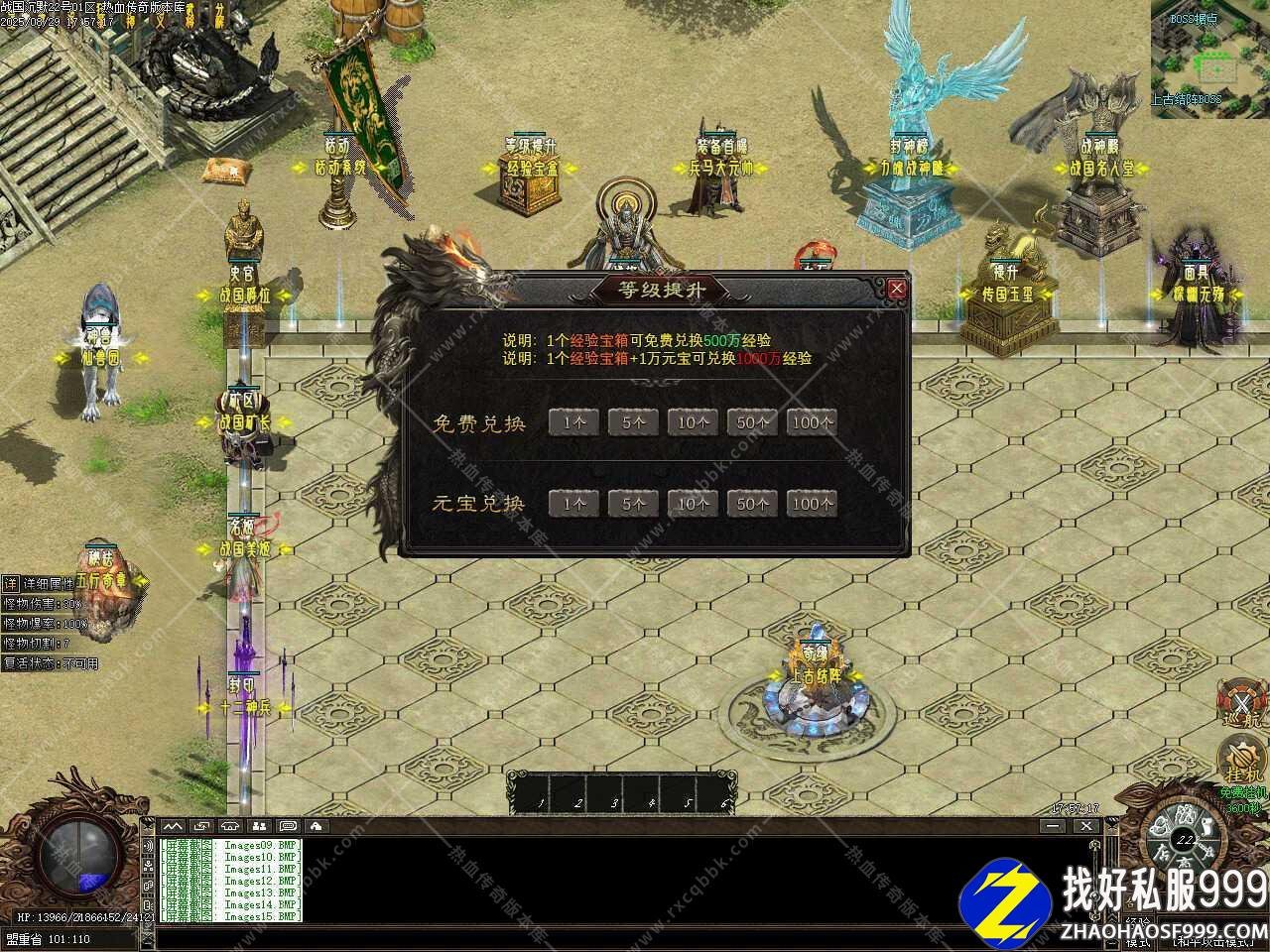The width and height of the screenshot is (1270, 952).
Task: Close the chat panel with its X button
Action: 1085,826
